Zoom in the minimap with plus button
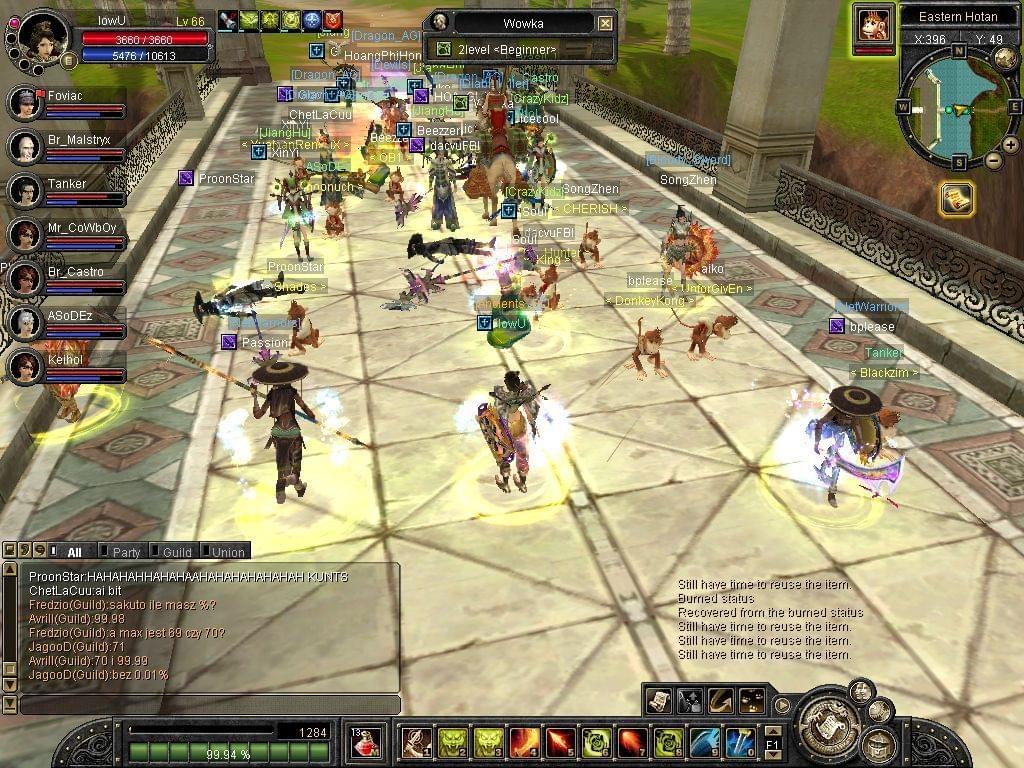The image size is (1024, 768). 1010,145
